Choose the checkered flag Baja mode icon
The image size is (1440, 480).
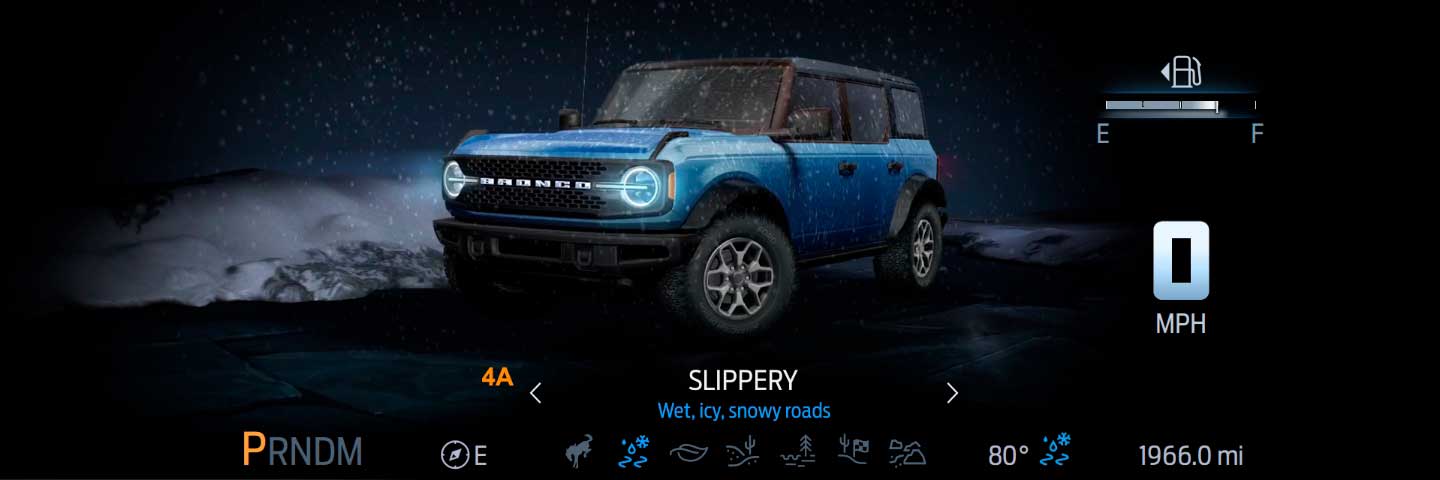(853, 453)
